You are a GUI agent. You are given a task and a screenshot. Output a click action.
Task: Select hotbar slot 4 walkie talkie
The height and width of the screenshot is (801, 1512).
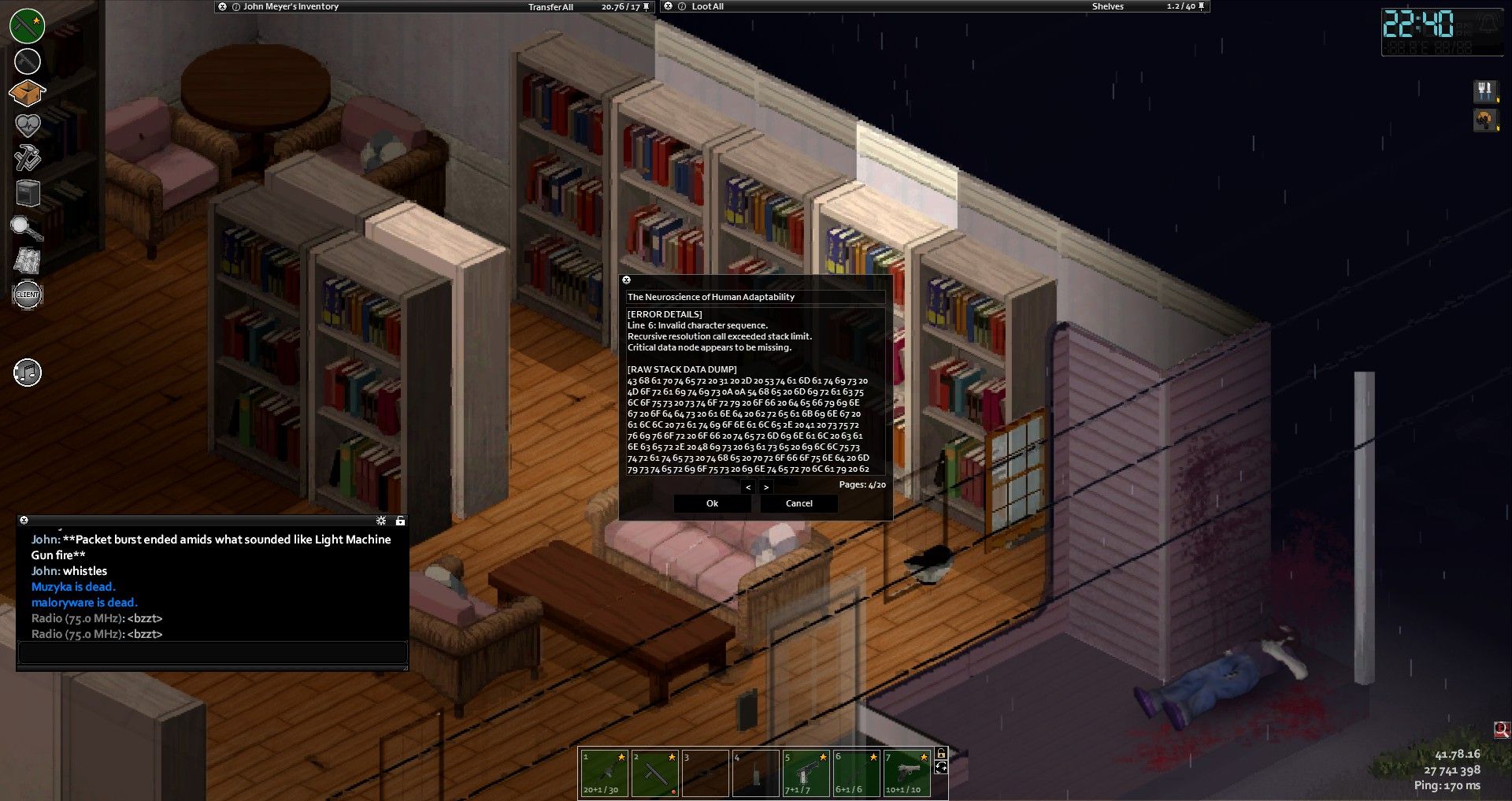755,773
